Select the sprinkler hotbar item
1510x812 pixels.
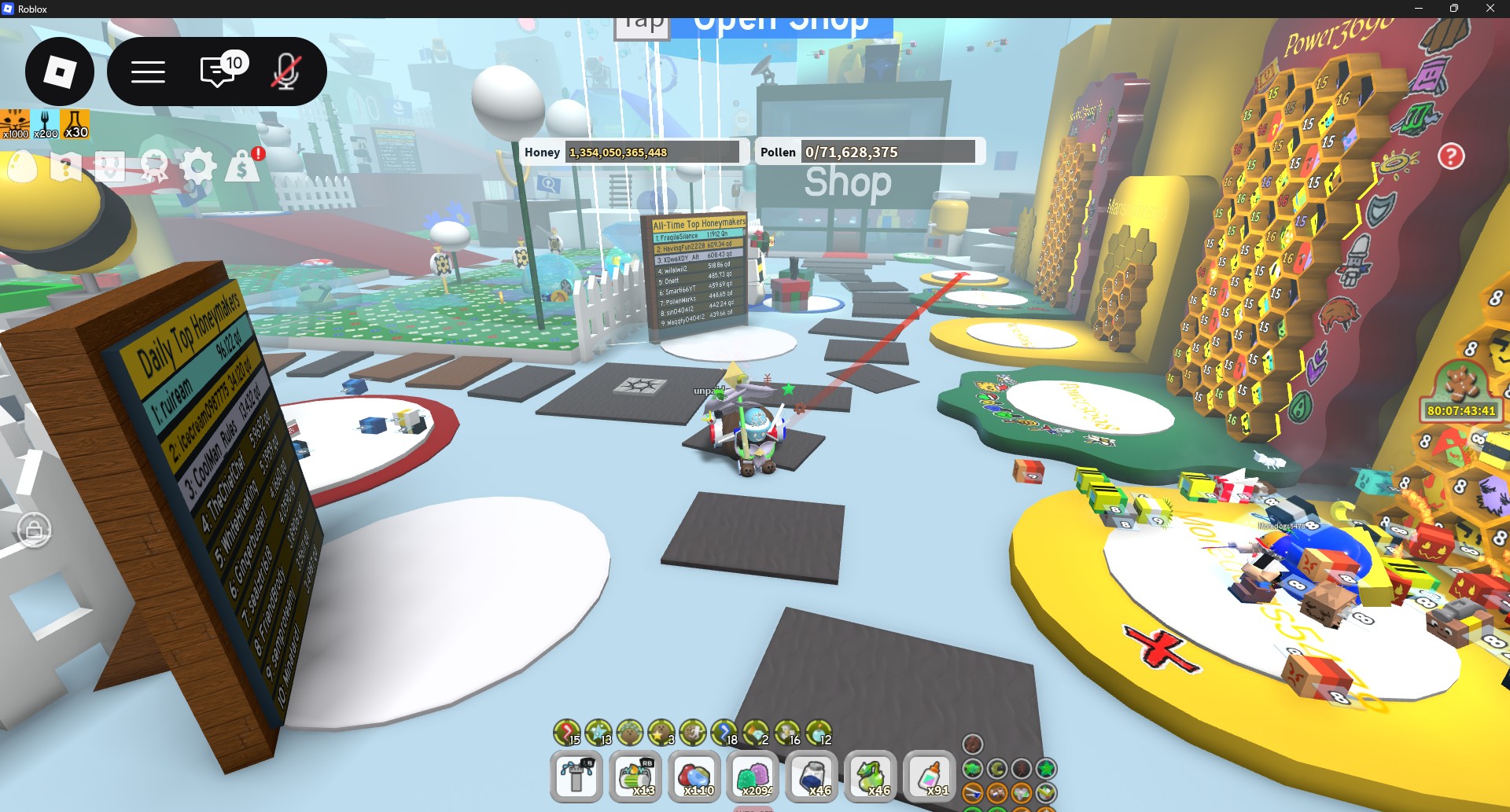(576, 777)
